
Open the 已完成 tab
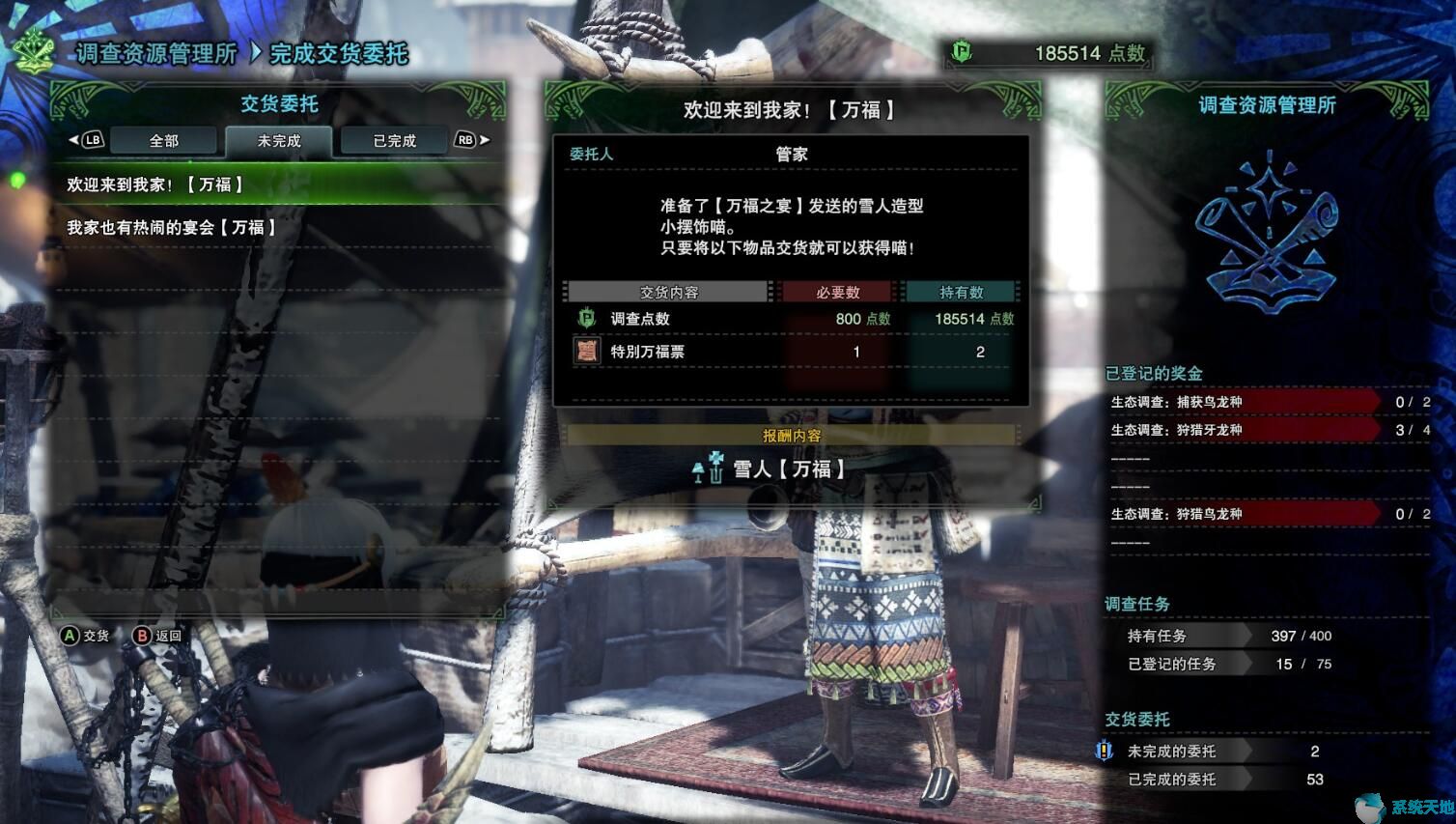coord(394,141)
